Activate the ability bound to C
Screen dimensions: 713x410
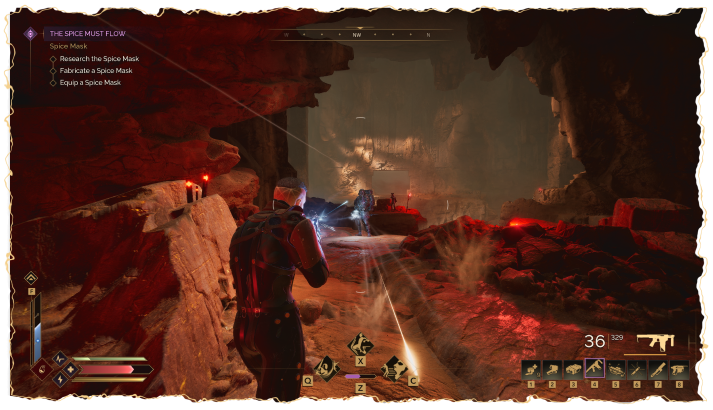394,367
